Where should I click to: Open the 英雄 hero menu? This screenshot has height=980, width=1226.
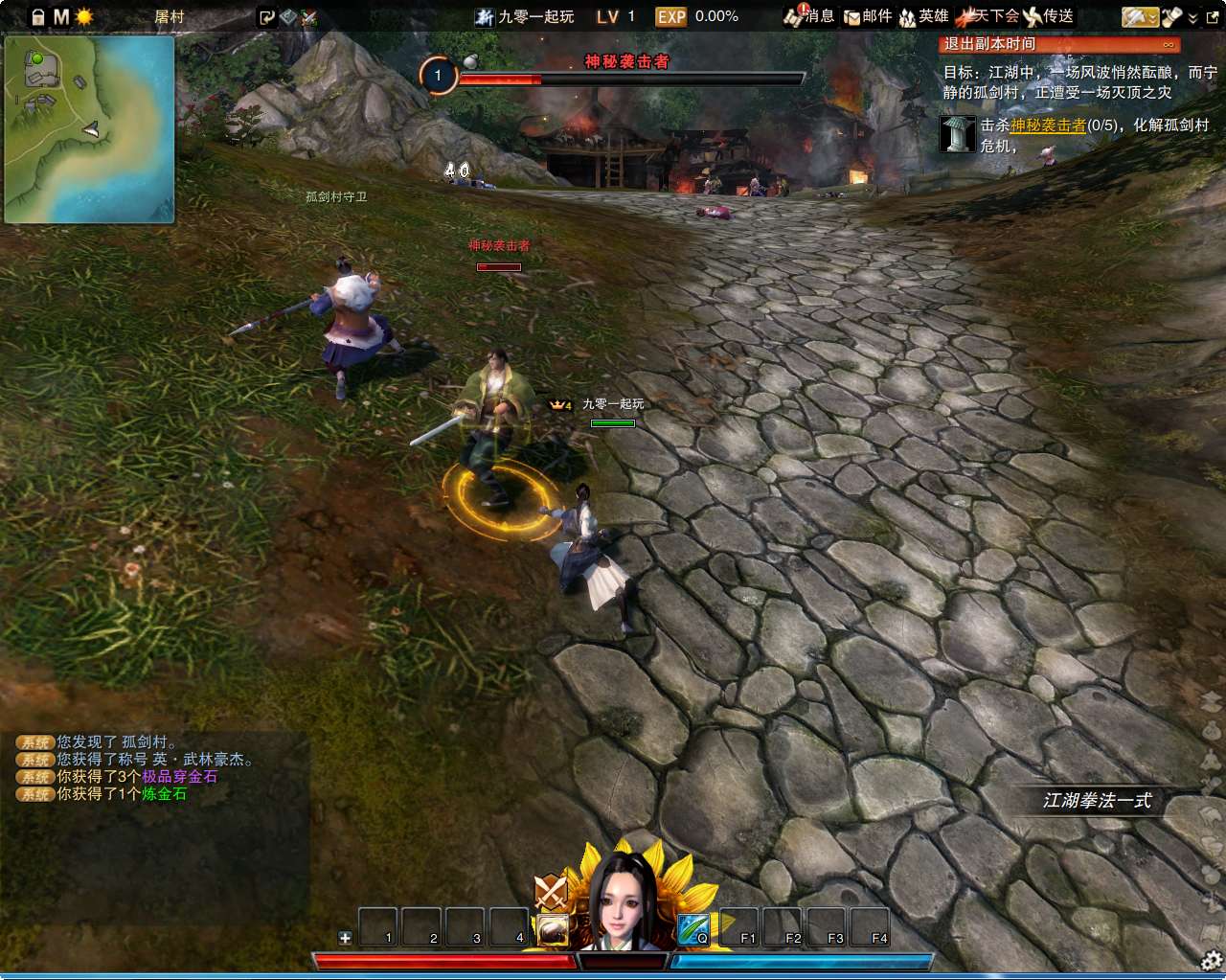[x=924, y=16]
